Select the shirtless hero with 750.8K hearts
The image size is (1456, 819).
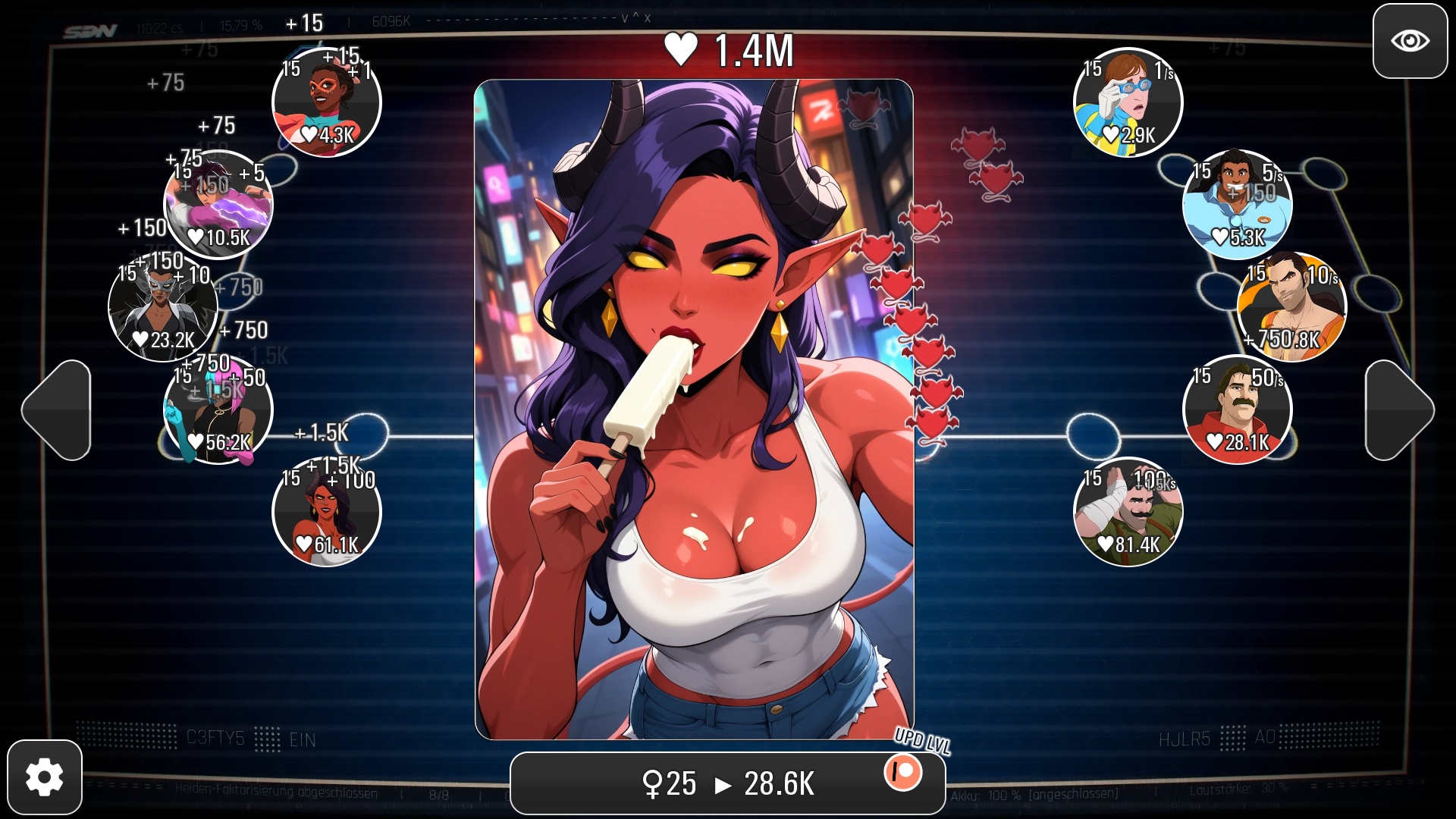point(1293,307)
